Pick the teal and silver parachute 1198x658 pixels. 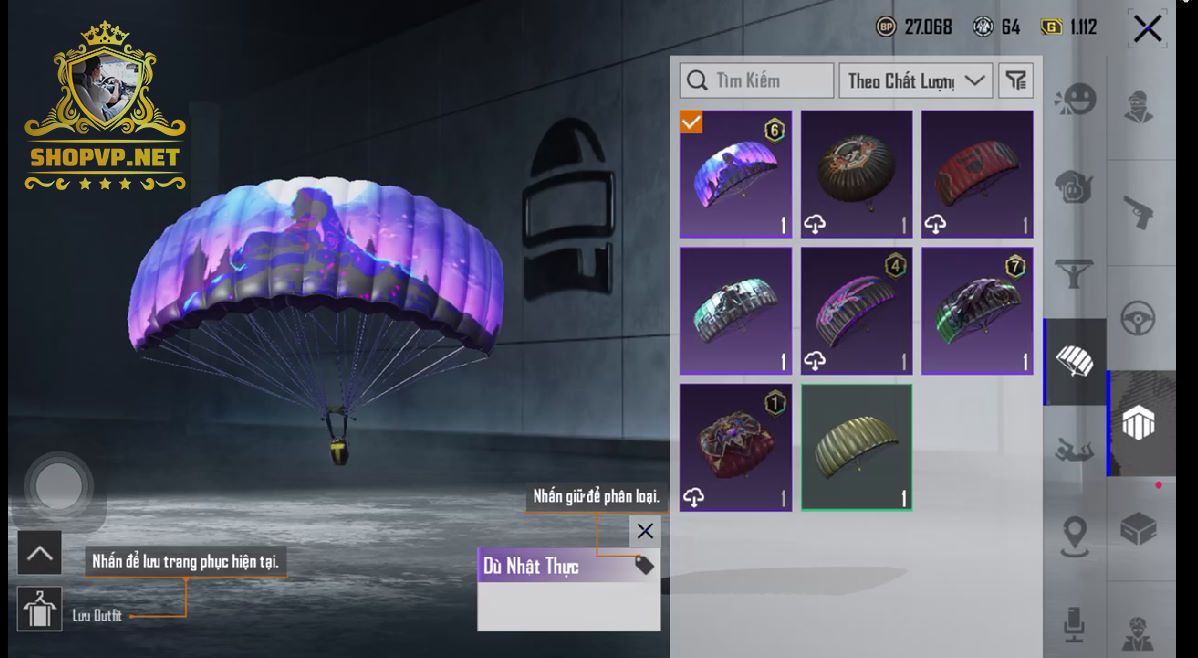(x=736, y=311)
